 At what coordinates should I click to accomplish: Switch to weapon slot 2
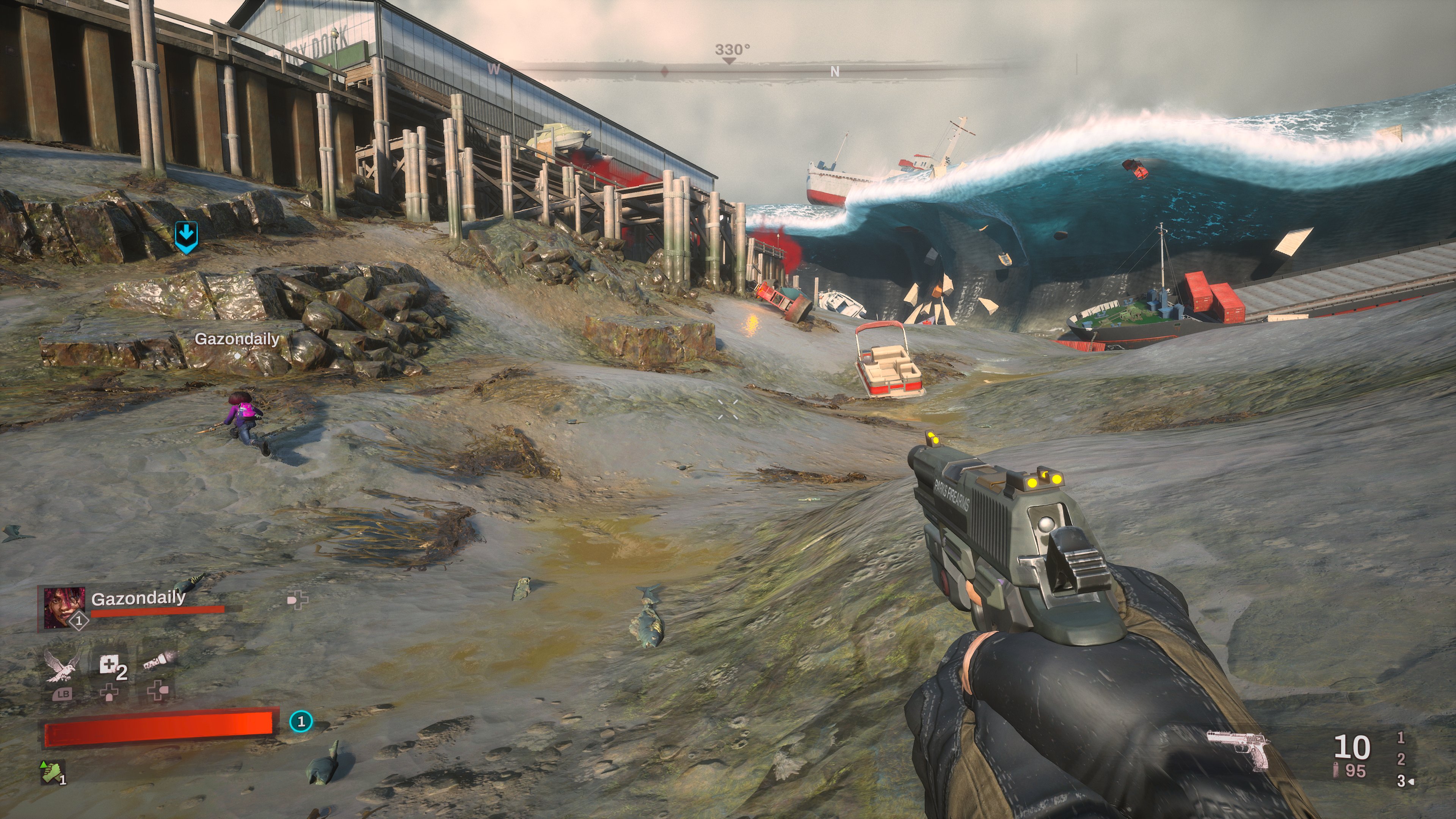tap(1401, 759)
